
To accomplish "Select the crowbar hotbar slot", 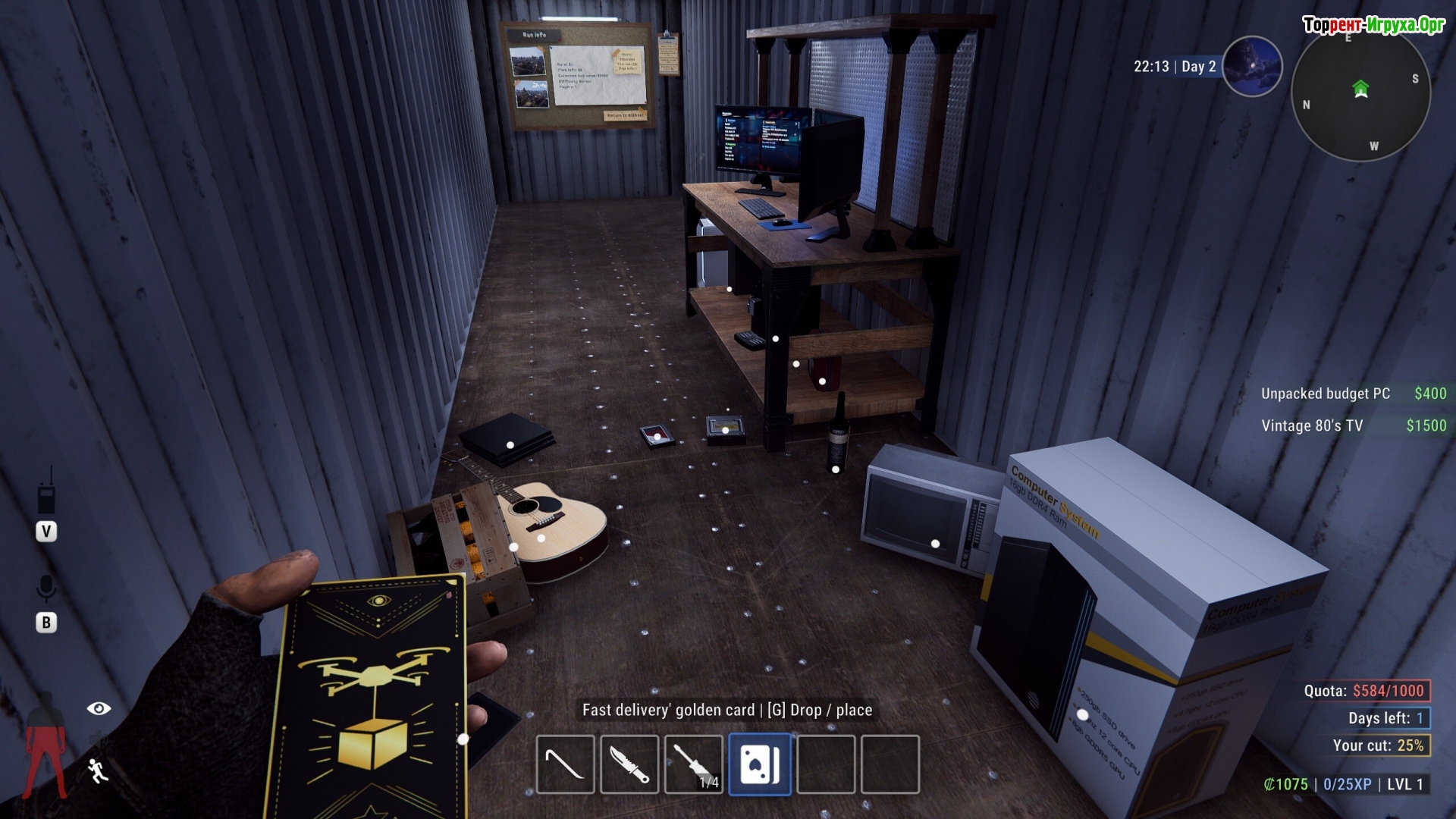I will (x=565, y=764).
